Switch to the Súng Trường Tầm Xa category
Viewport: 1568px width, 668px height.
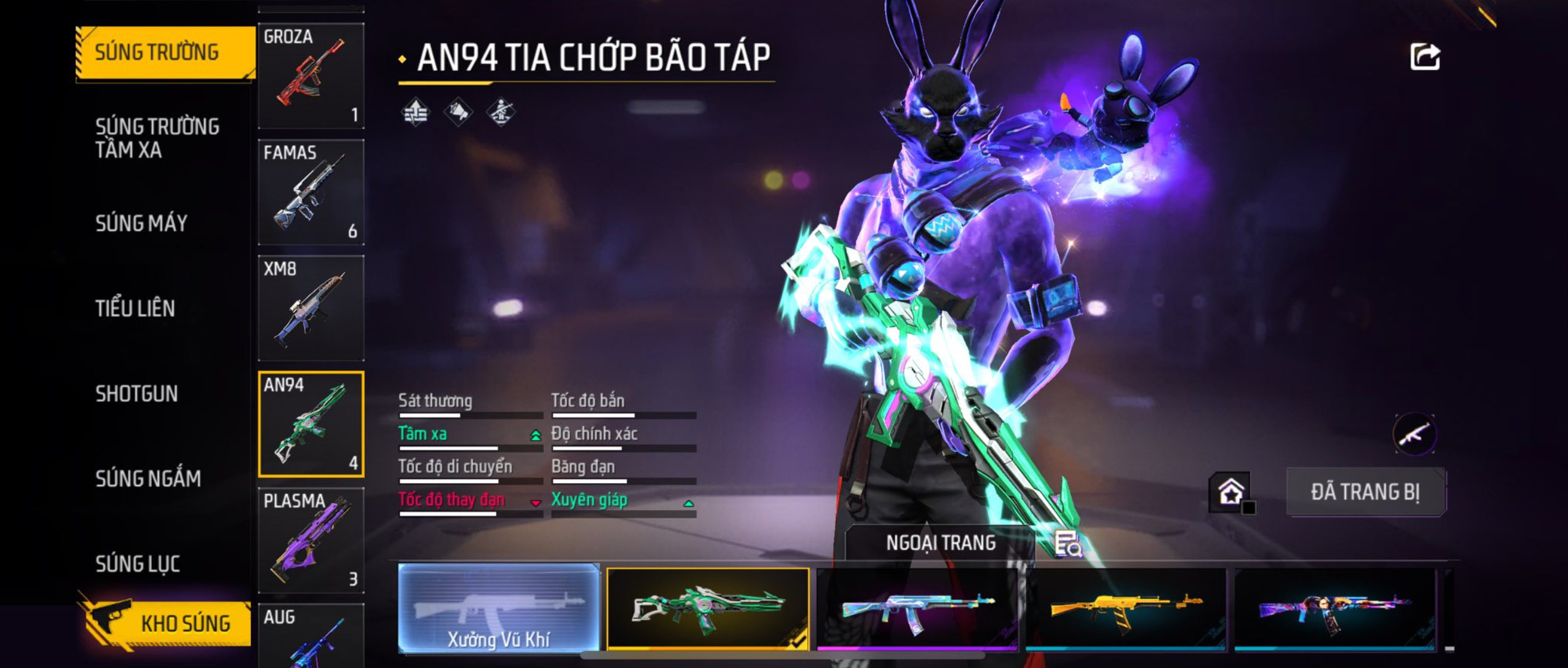coord(157,138)
